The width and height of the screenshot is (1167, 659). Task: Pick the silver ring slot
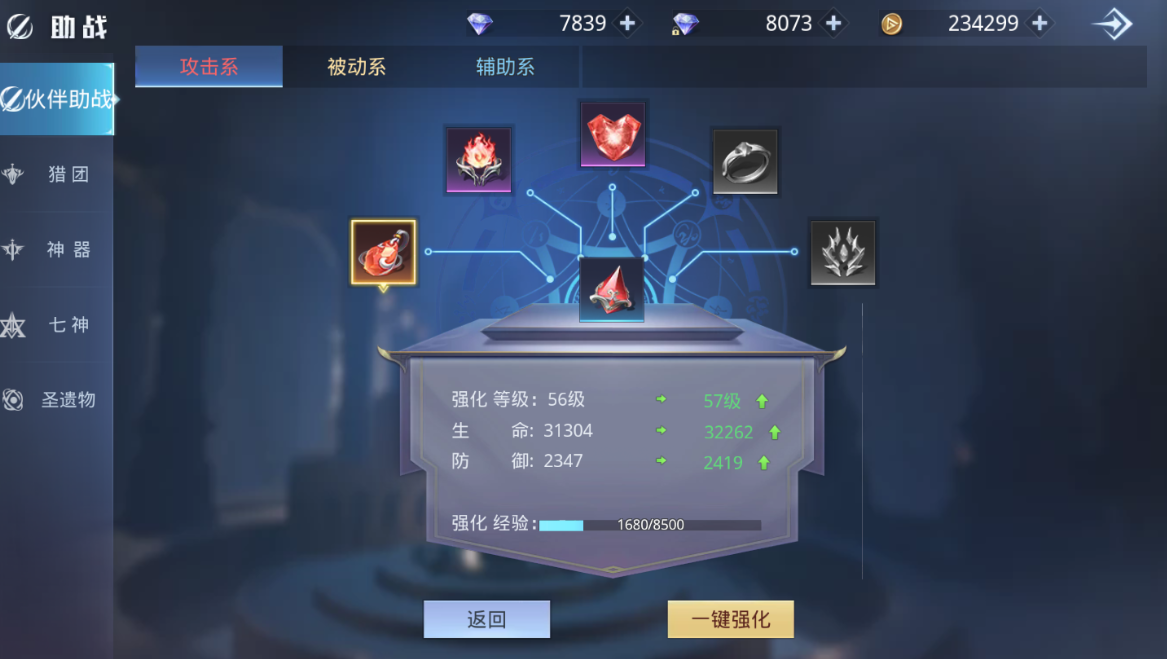(x=745, y=160)
